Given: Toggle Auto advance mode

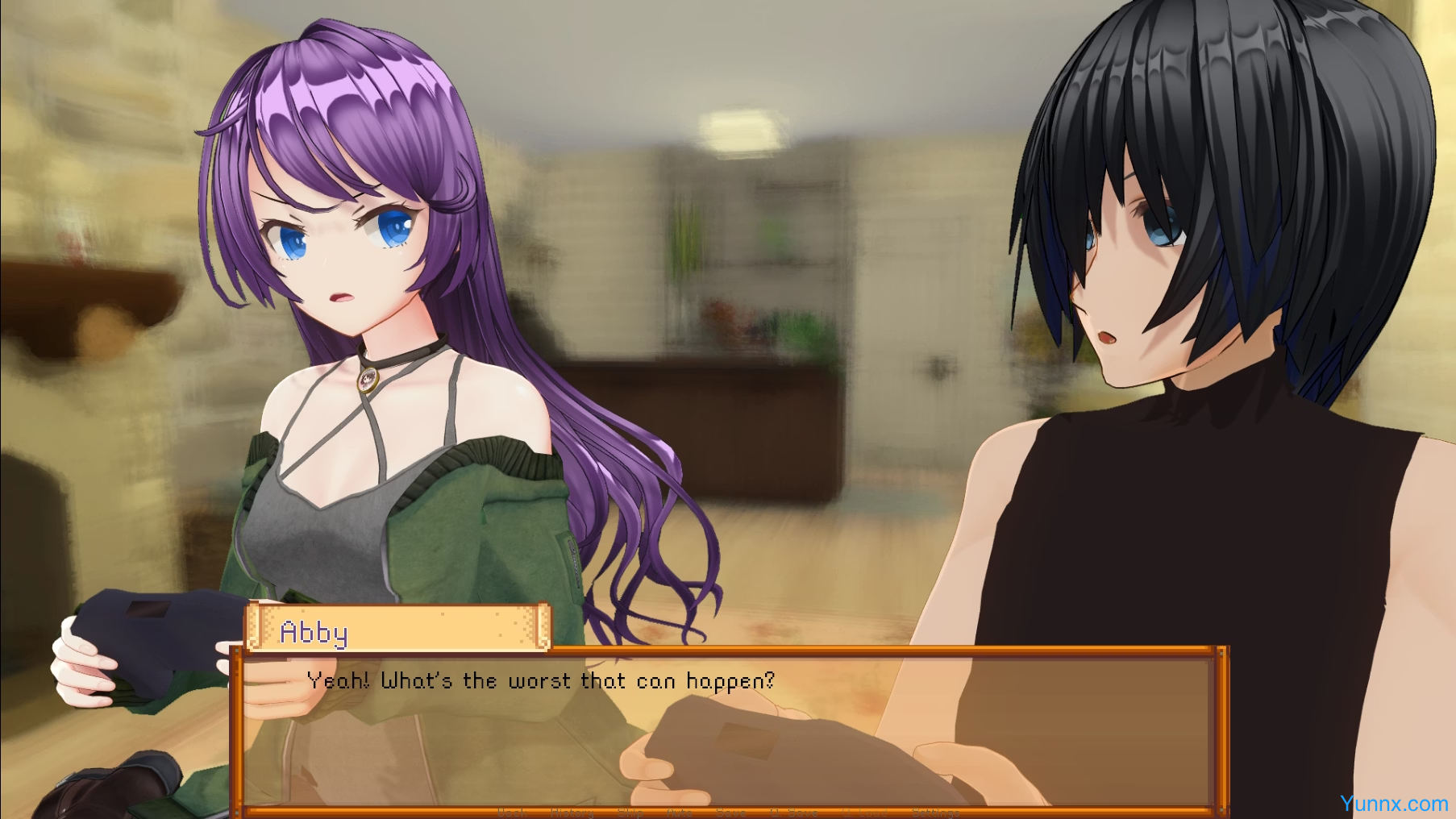Looking at the screenshot, I should [680, 812].
